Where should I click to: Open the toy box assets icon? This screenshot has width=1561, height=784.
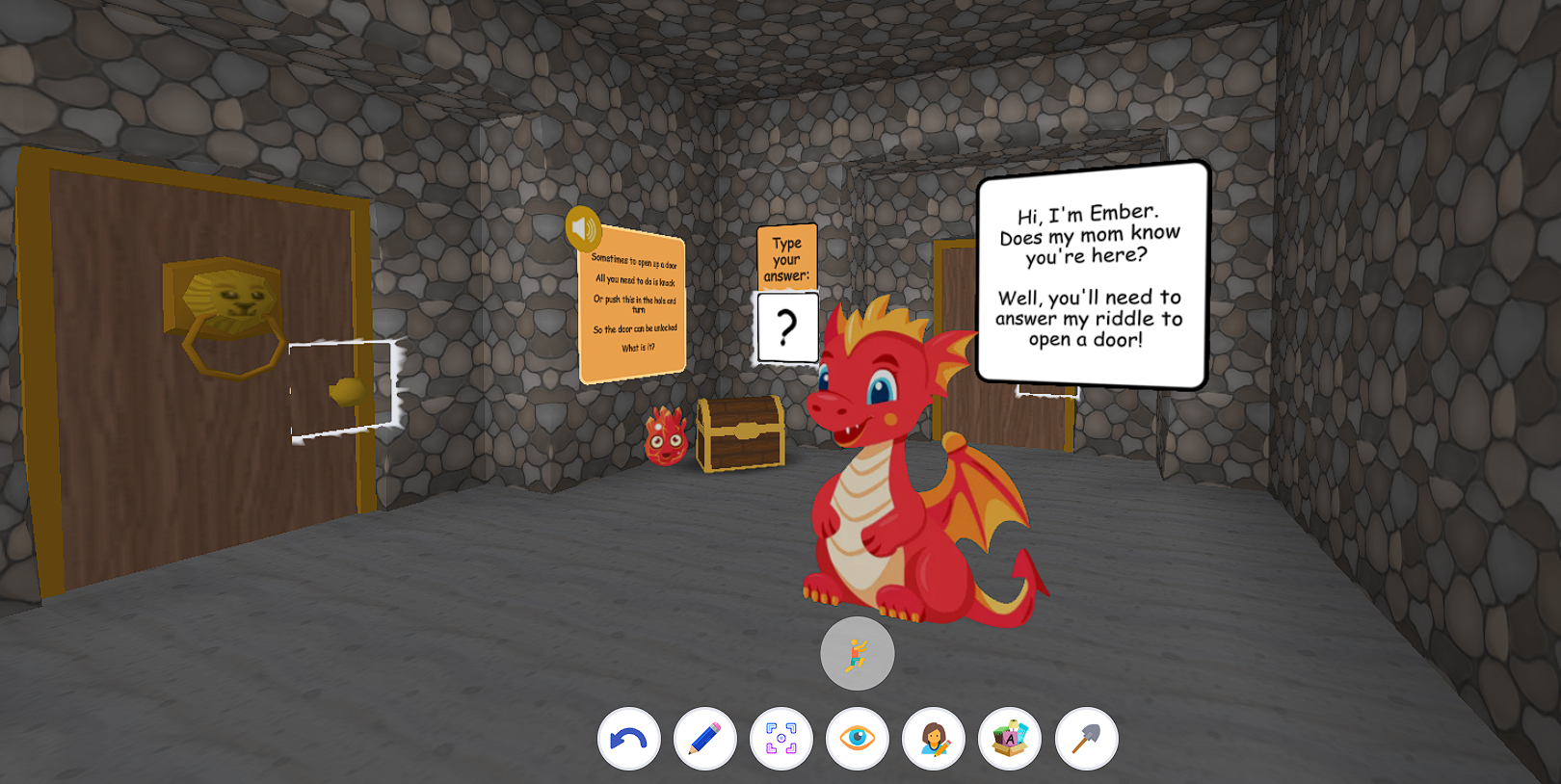(x=1009, y=737)
